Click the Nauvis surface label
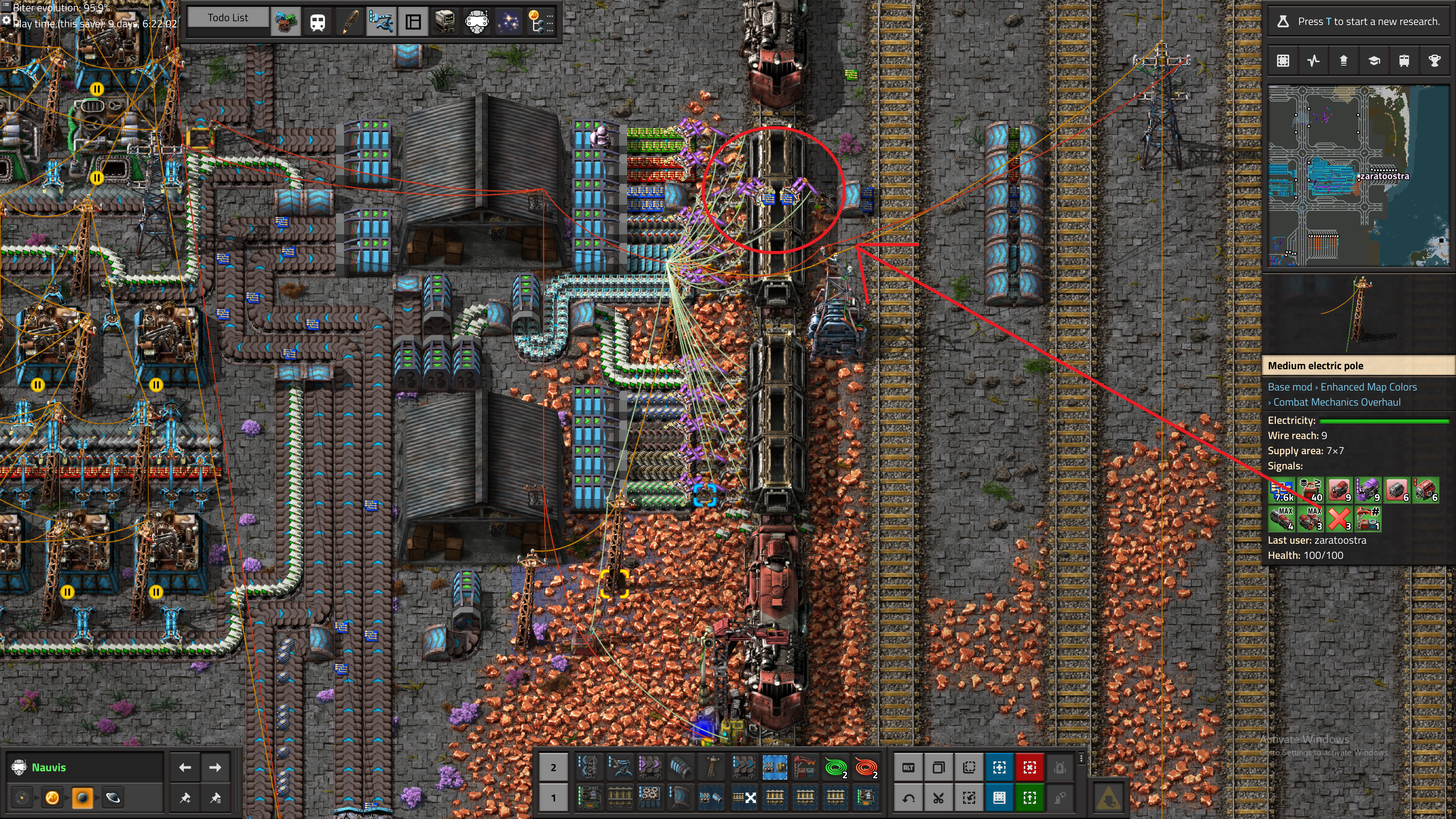 click(x=49, y=767)
